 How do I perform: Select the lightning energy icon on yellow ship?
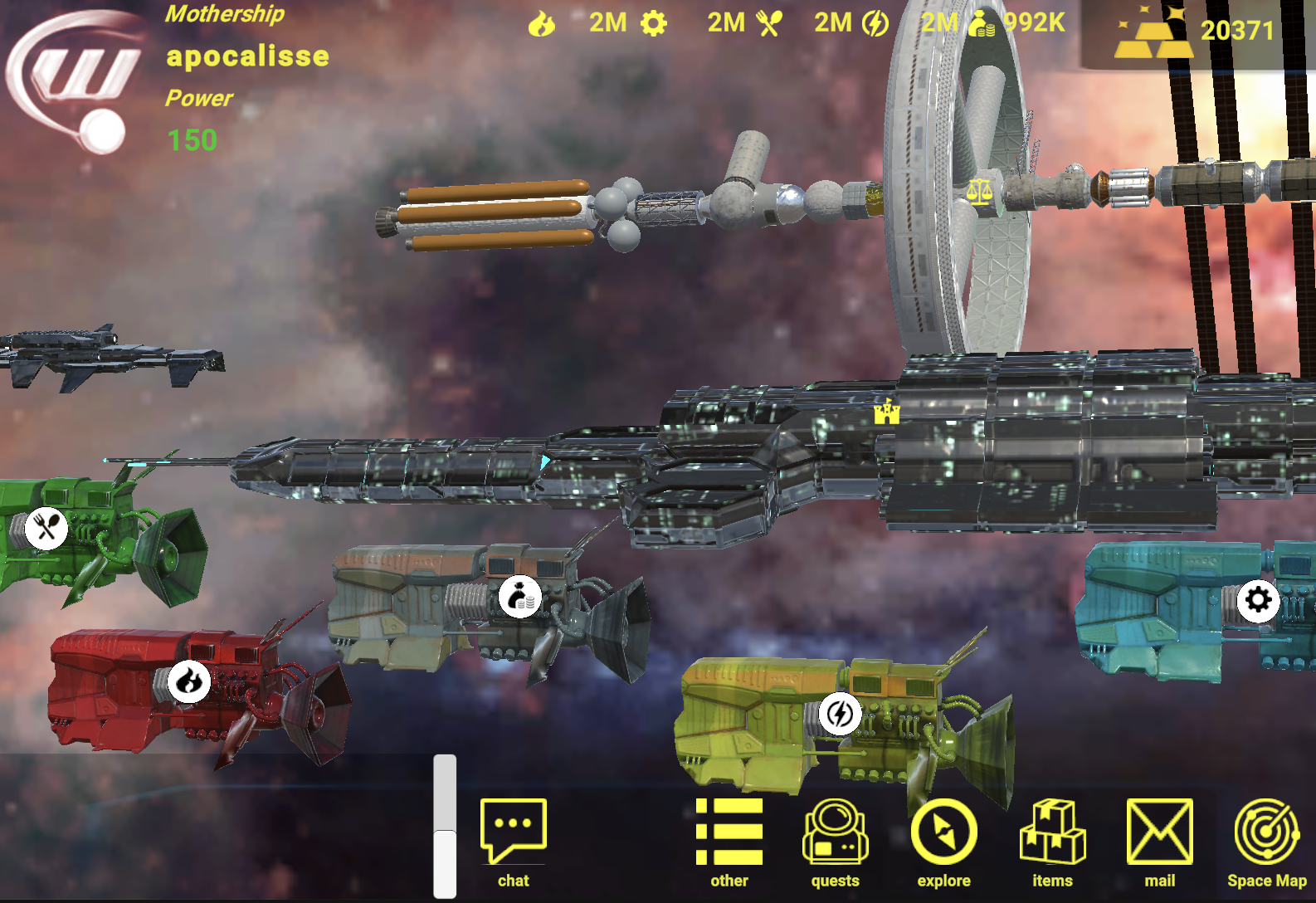[x=840, y=714]
